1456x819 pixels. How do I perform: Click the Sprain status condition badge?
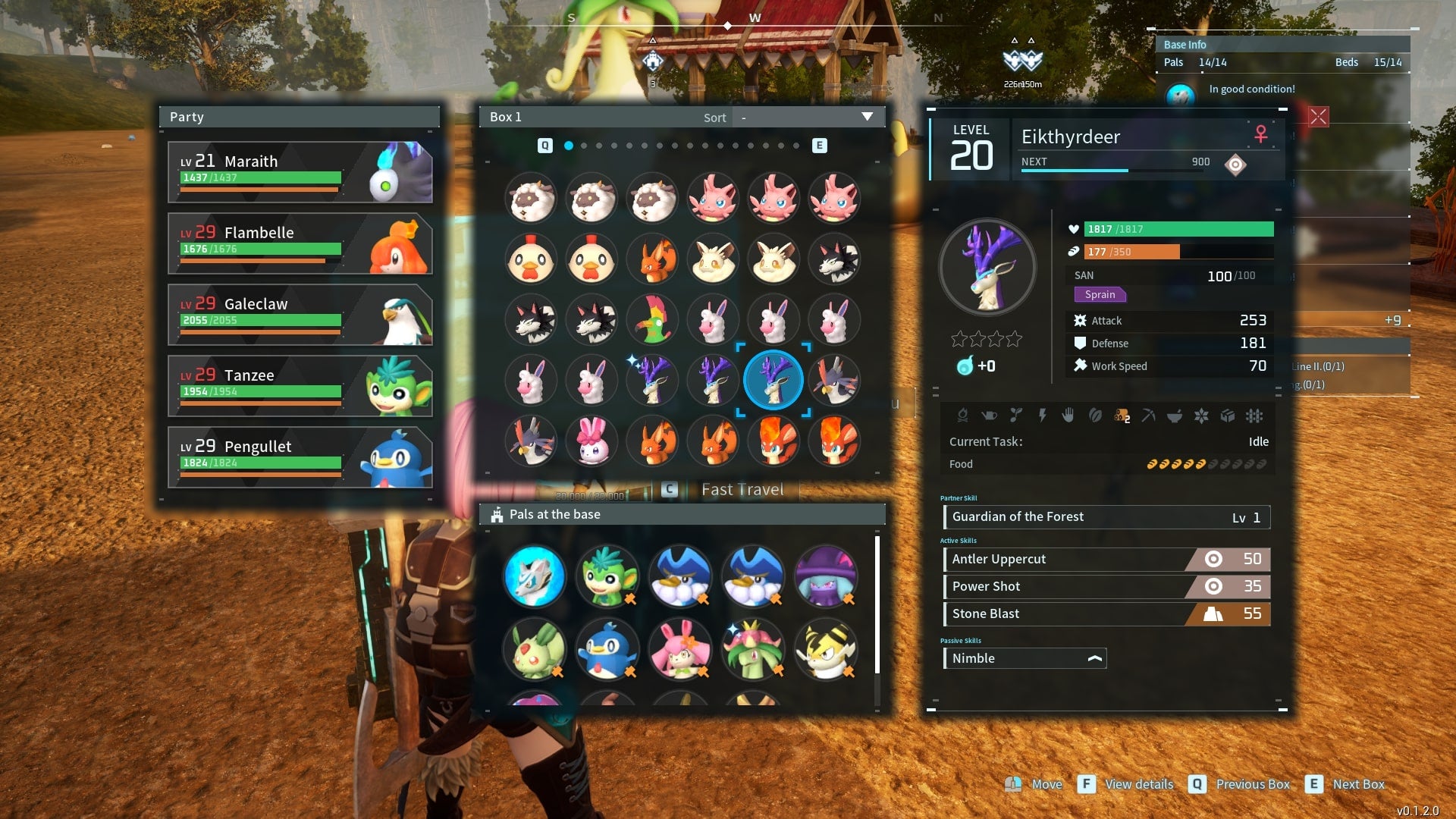[1100, 294]
